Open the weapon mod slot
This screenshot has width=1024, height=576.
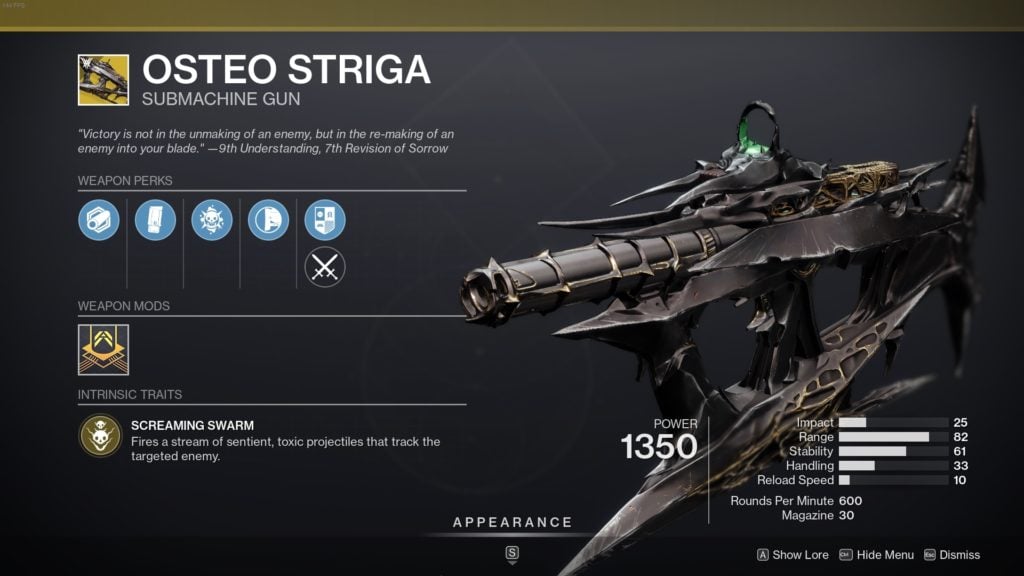pyautogui.click(x=103, y=350)
